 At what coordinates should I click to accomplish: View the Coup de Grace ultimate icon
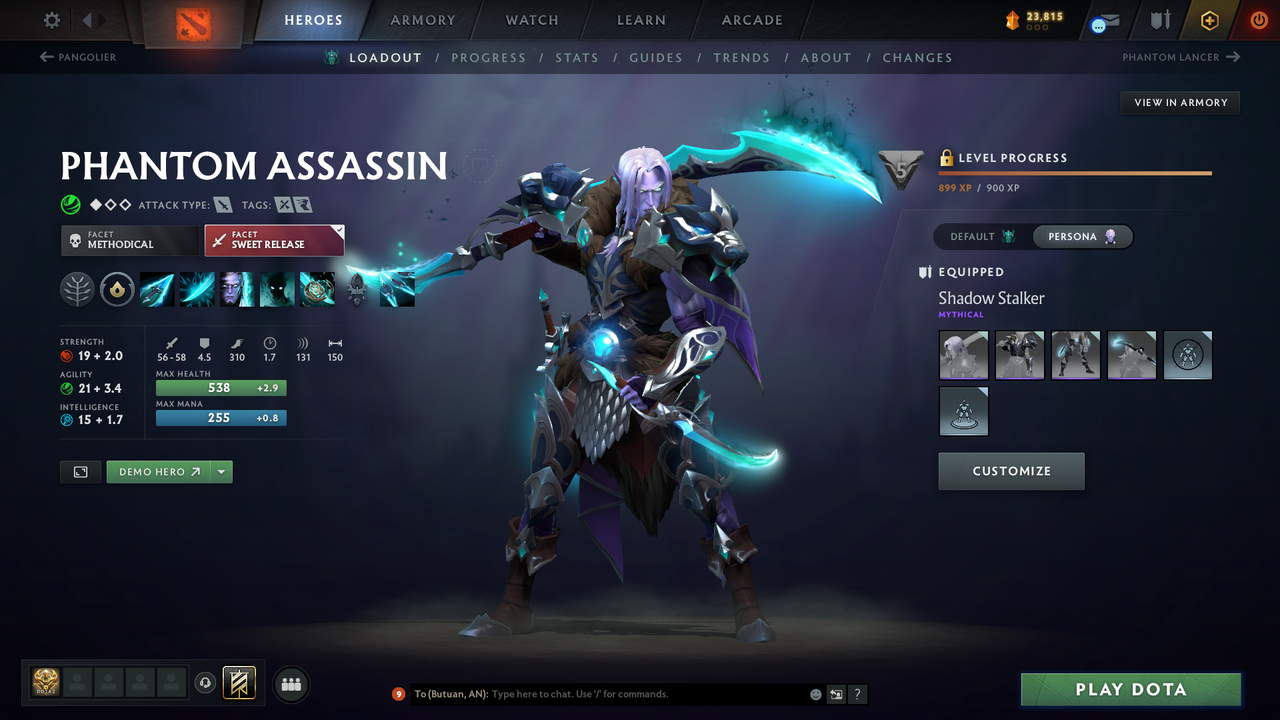click(317, 289)
